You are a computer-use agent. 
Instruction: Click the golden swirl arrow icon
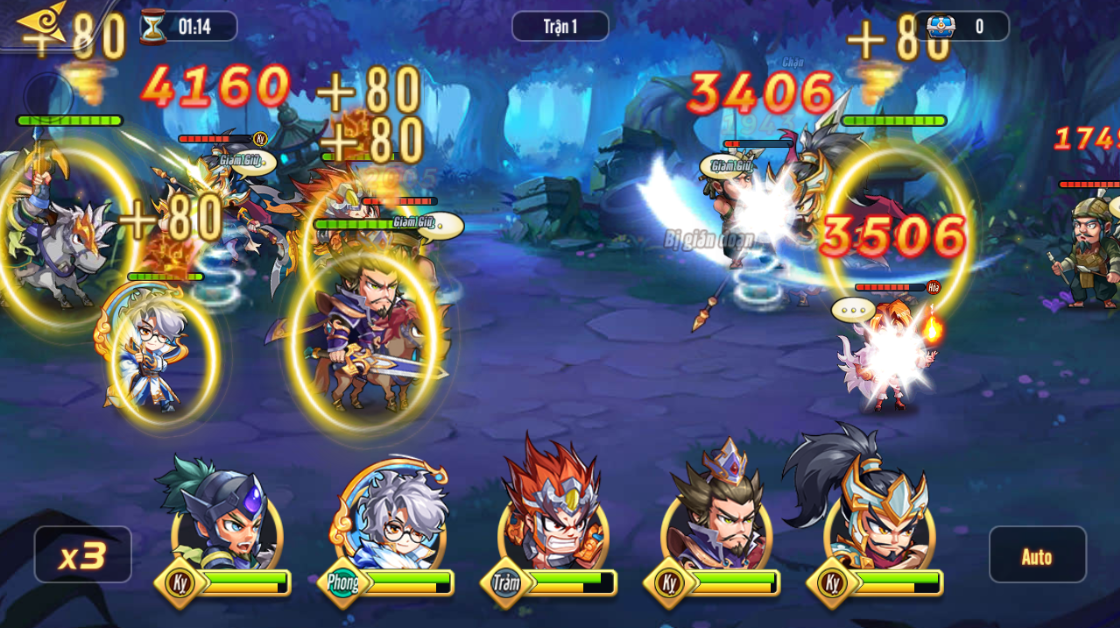(x=40, y=22)
